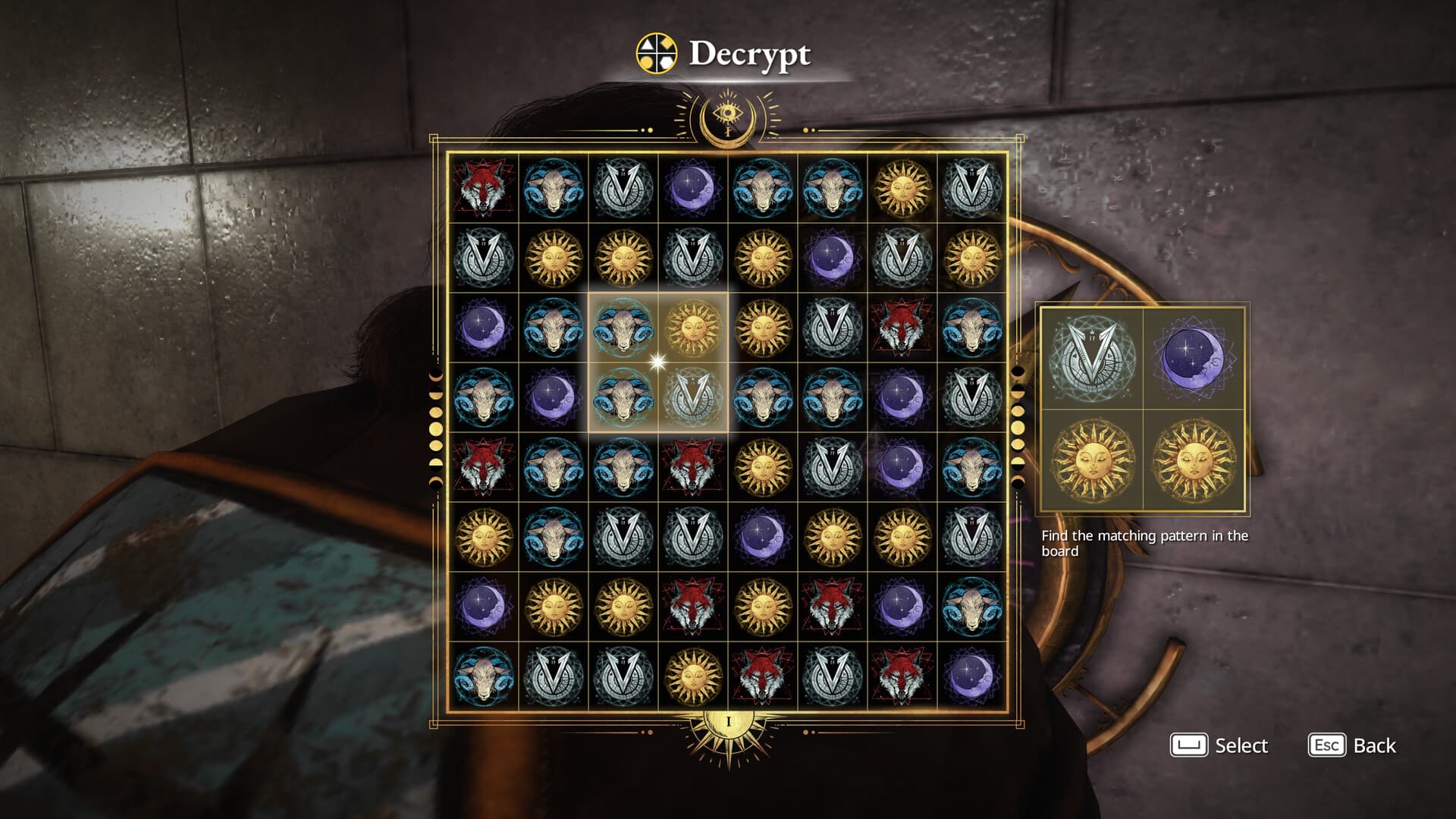This screenshot has width=1456, height=819.
Task: Click the blue-horned ram tile at top of board
Action: [554, 187]
